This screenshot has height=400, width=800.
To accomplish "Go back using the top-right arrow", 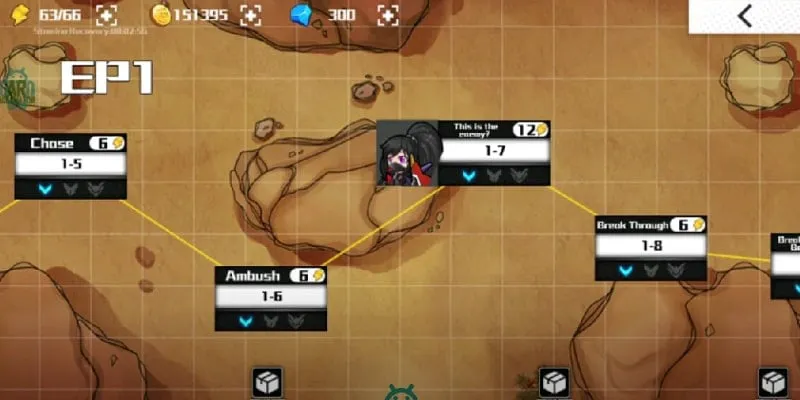I will point(744,16).
